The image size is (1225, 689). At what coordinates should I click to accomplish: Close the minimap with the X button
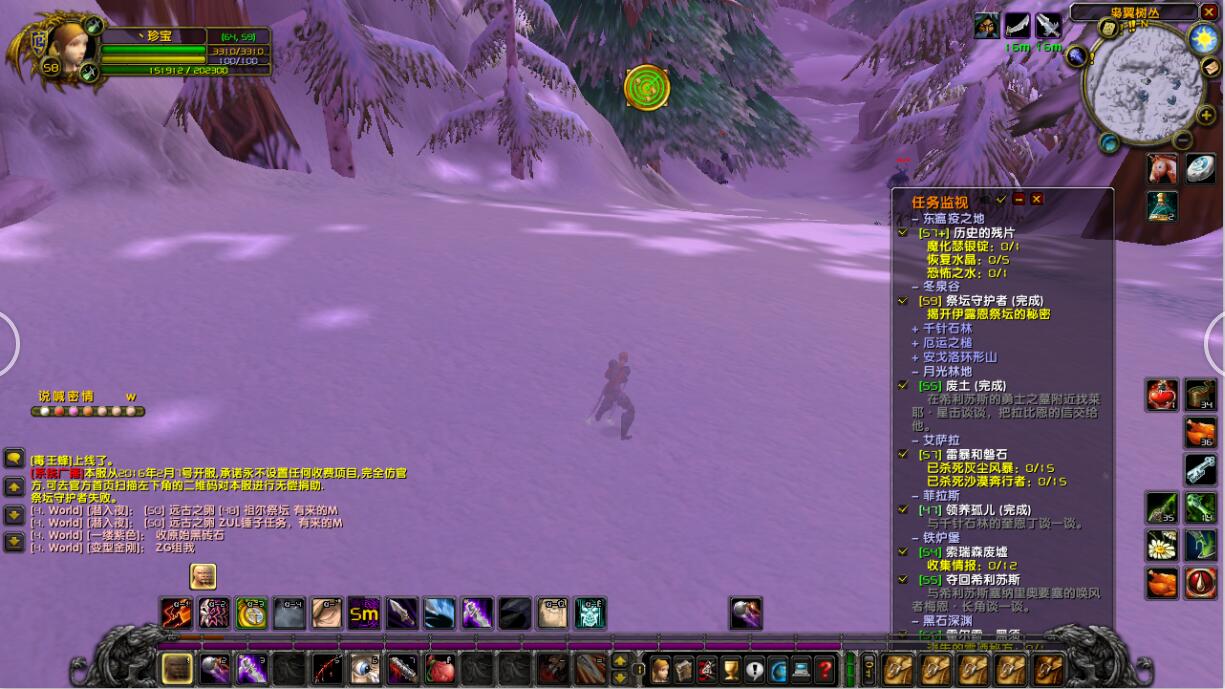tap(1209, 12)
